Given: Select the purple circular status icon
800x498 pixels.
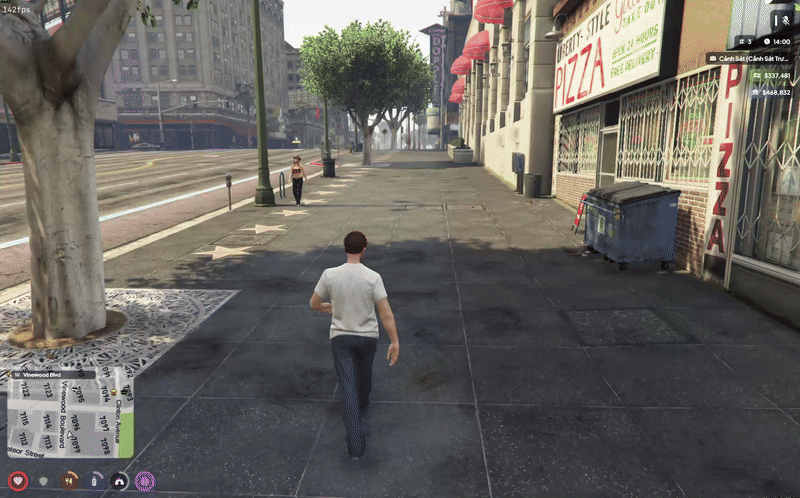Looking at the screenshot, I should pyautogui.click(x=145, y=481).
